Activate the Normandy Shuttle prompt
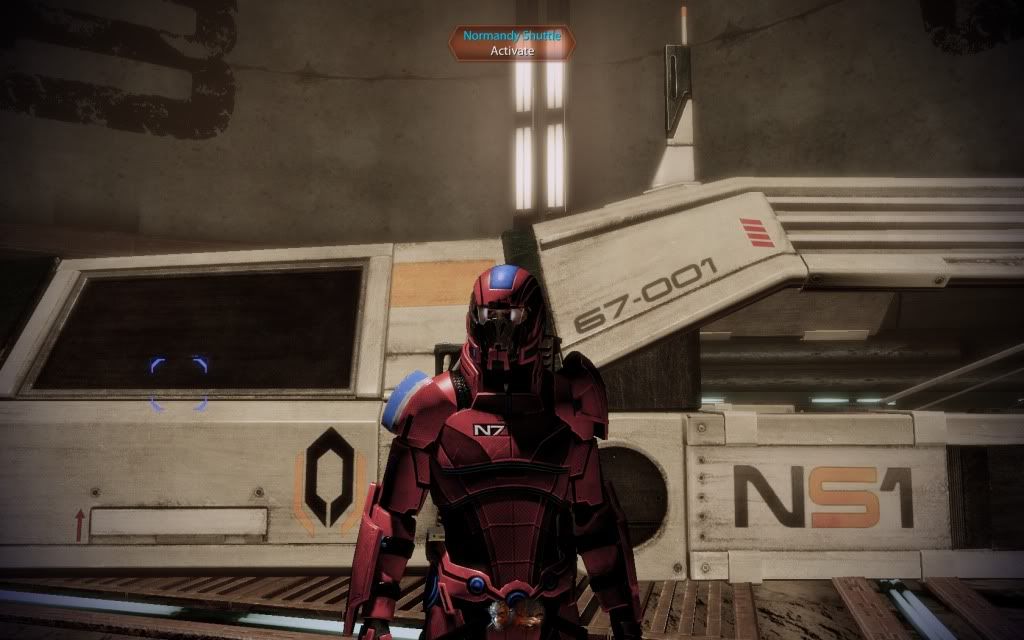 (x=511, y=43)
